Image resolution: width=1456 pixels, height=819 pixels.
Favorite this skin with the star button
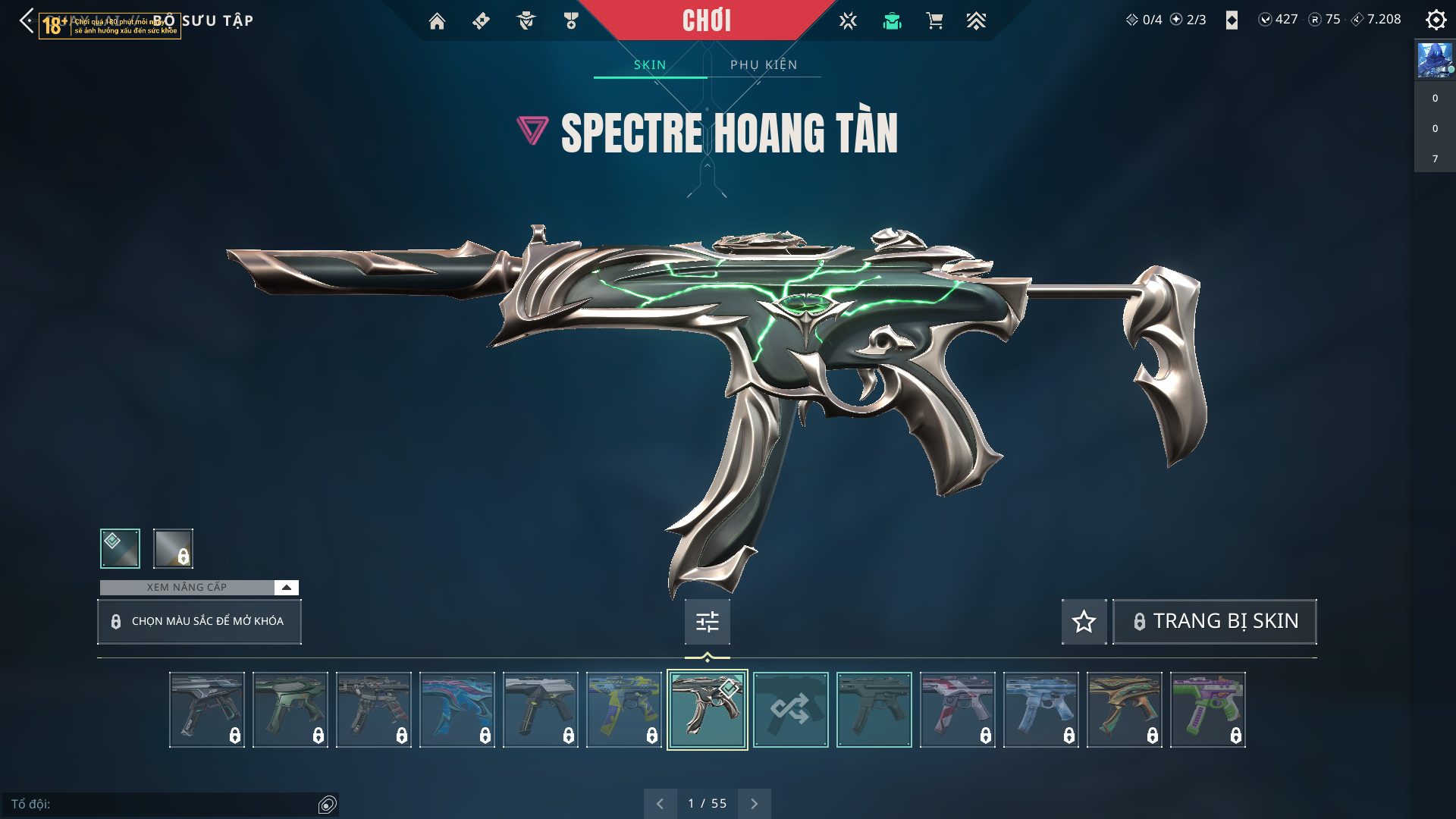click(1084, 622)
